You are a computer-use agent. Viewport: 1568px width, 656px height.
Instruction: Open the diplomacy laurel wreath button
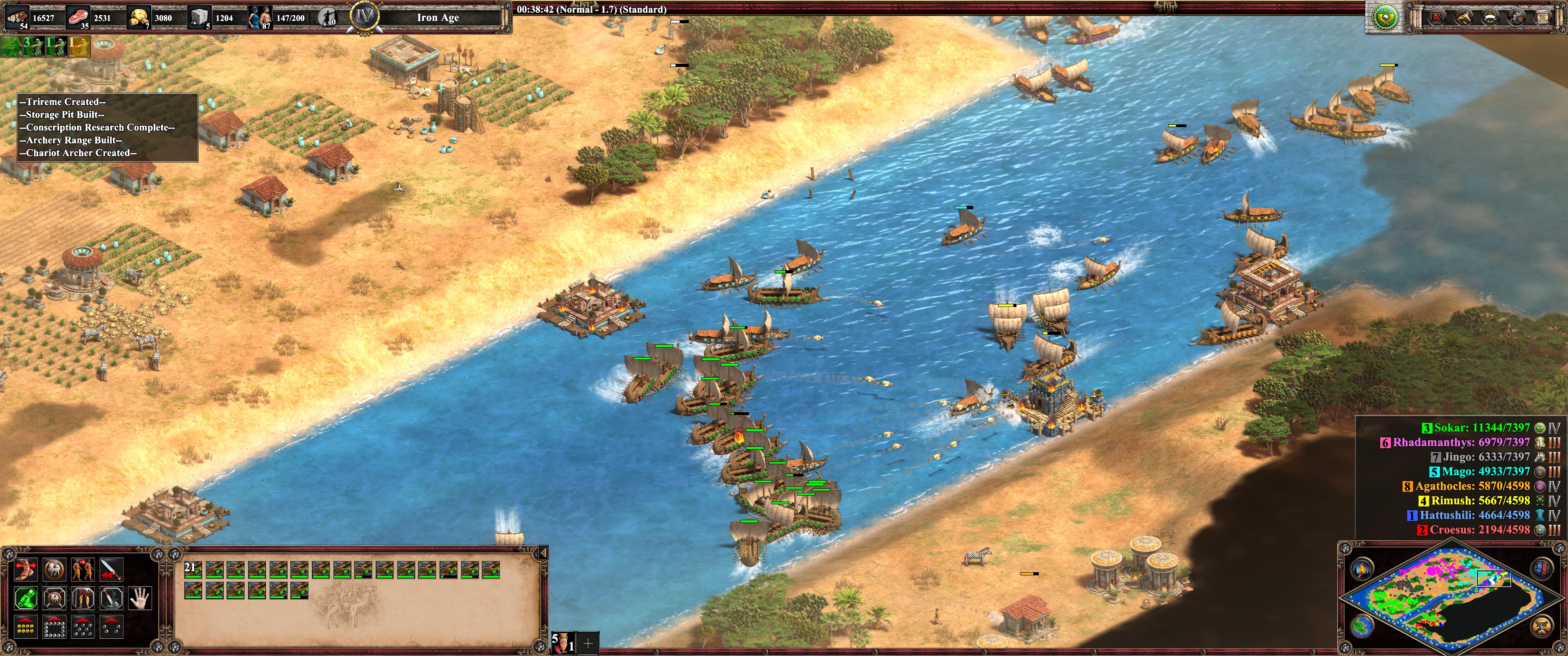pyautogui.click(x=1490, y=17)
